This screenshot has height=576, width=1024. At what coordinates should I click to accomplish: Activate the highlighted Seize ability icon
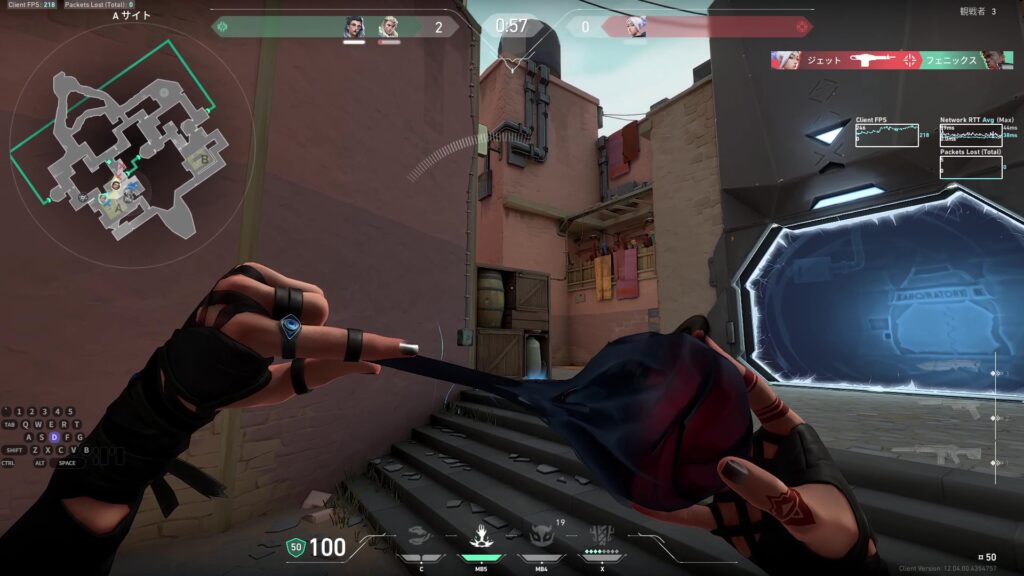480,537
